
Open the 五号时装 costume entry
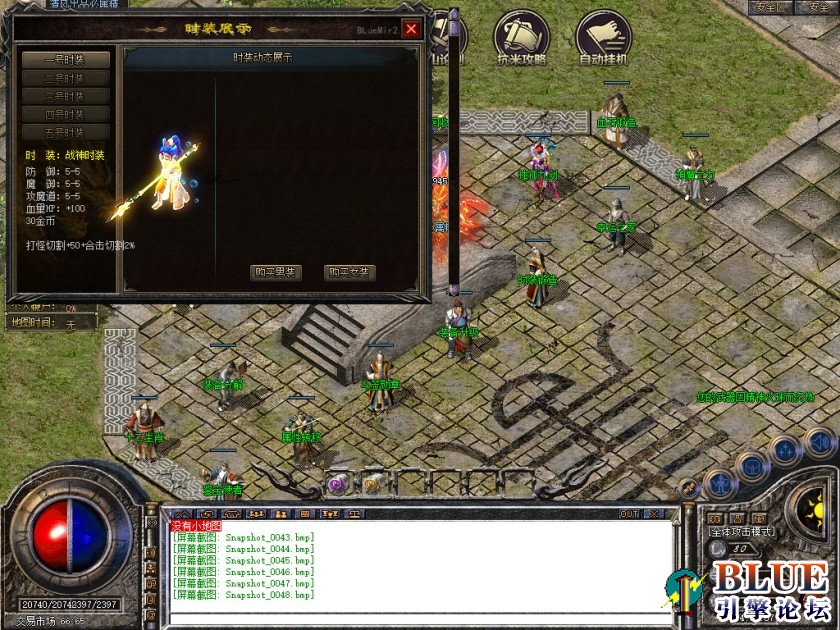click(x=66, y=132)
